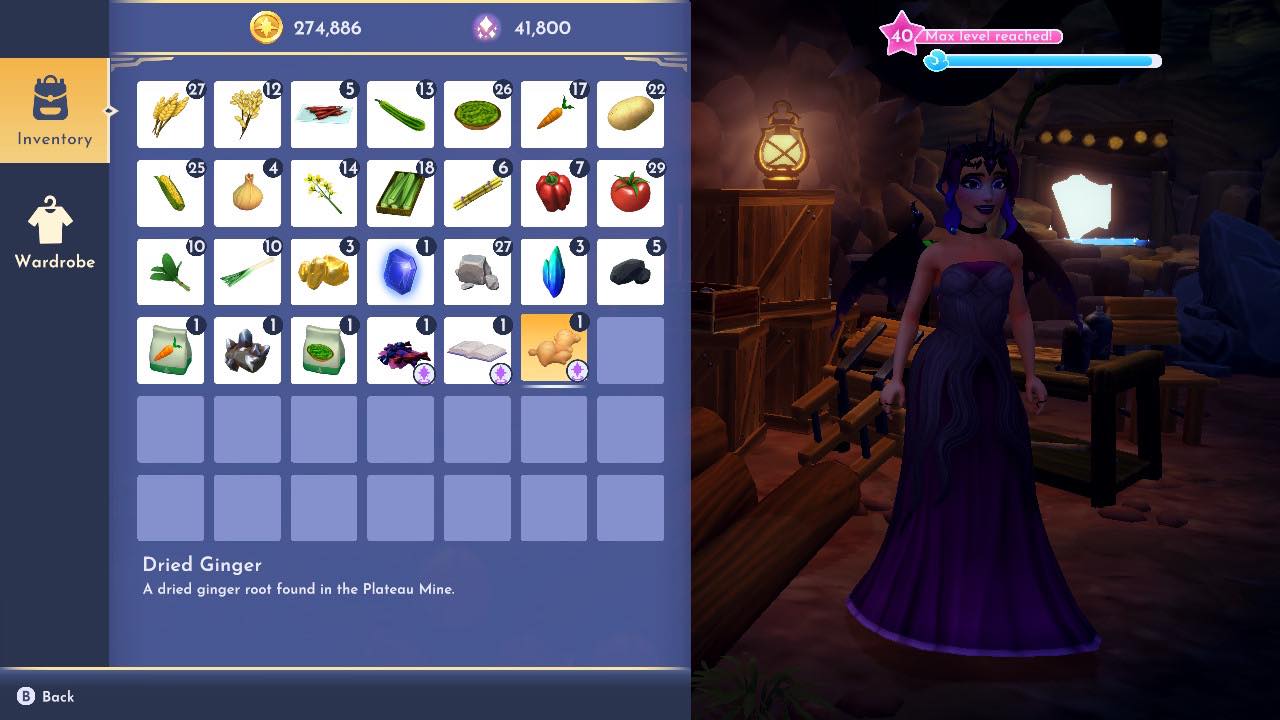Select the carrot seeds bag
Image resolution: width=1280 pixels, height=720 pixels.
[170, 349]
